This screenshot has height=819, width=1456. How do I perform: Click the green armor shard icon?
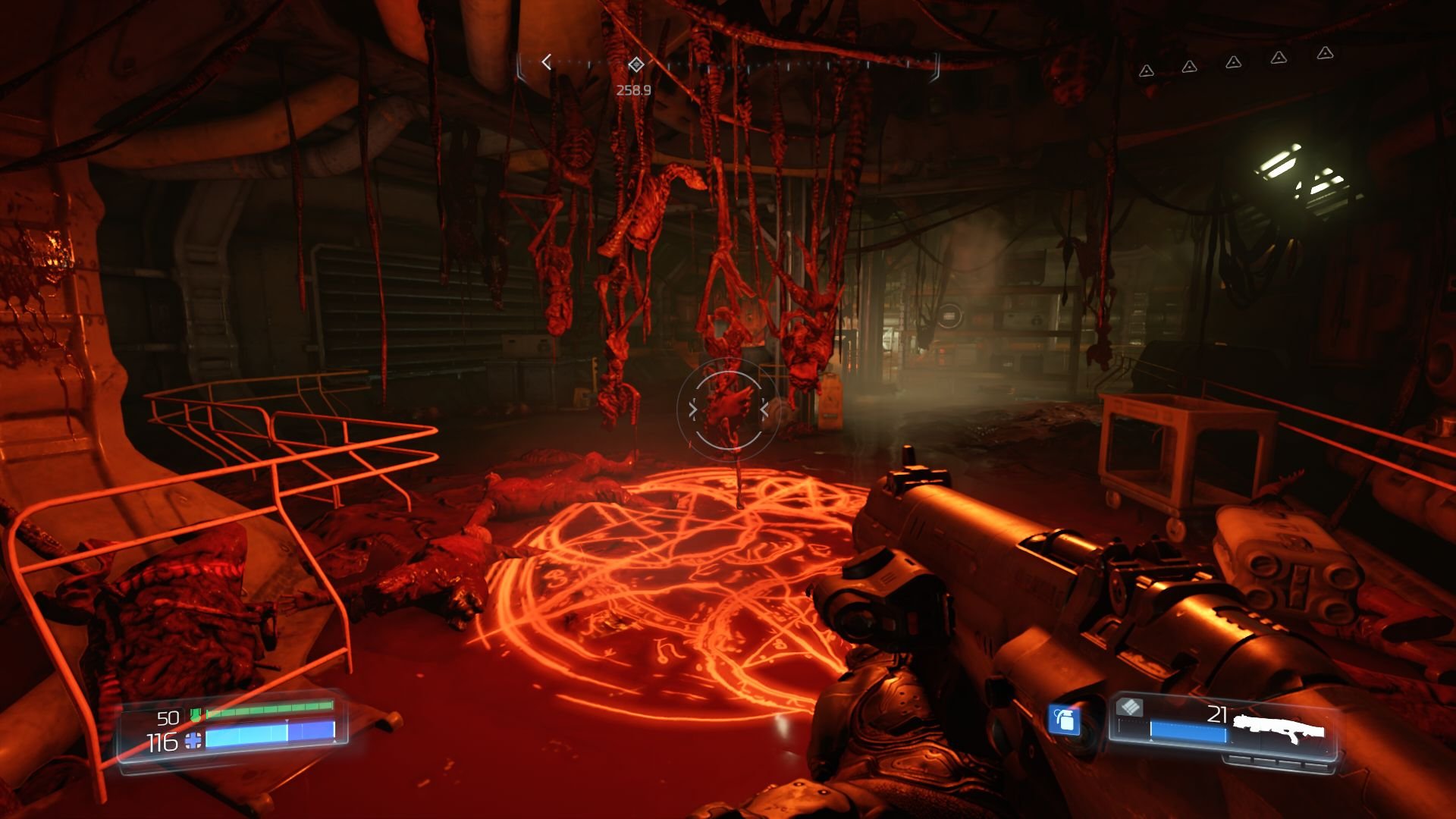195,714
